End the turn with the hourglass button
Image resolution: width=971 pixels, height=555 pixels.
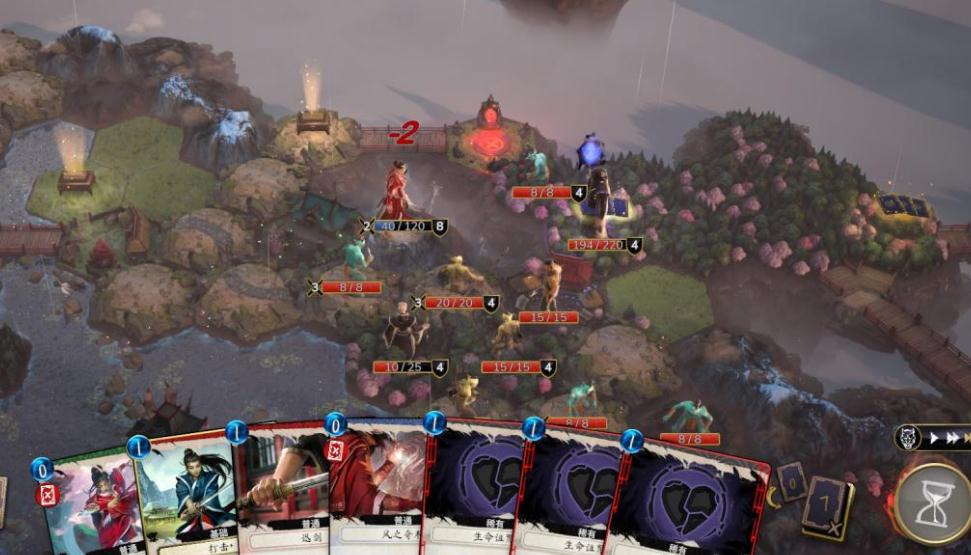click(931, 501)
